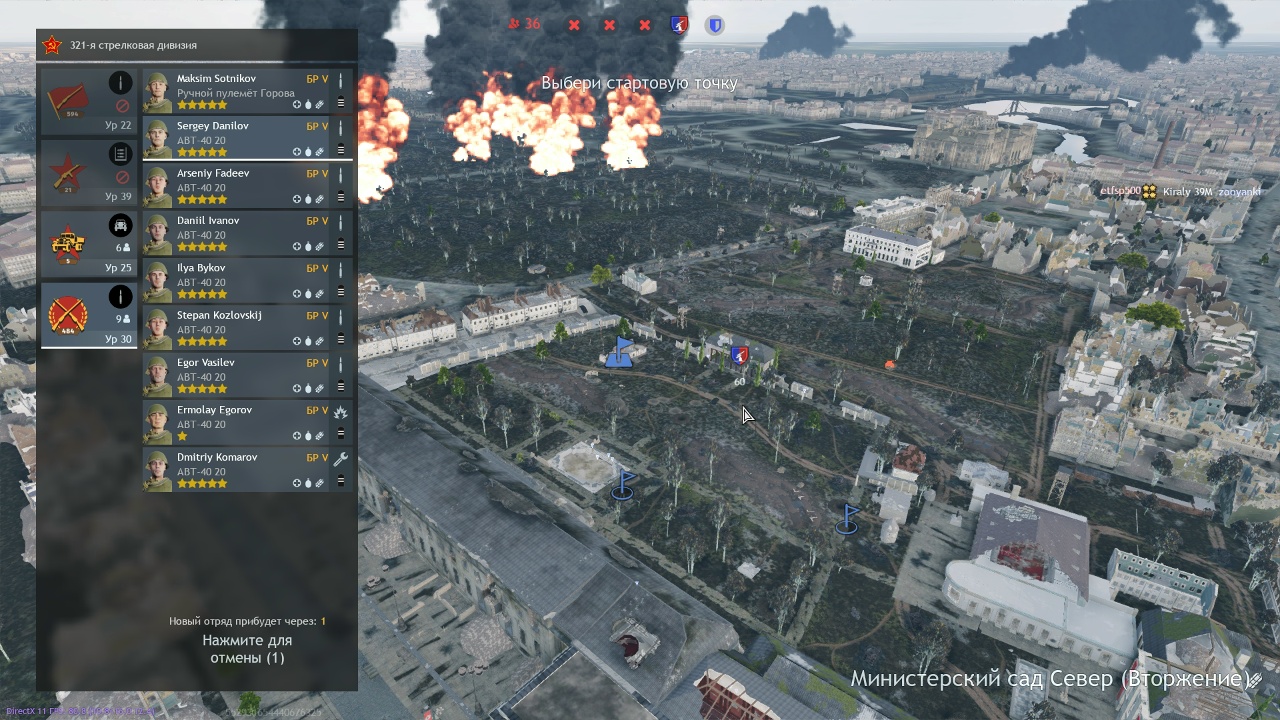Choose the level 39 squad tile
1280x720 pixels.
tap(88, 173)
